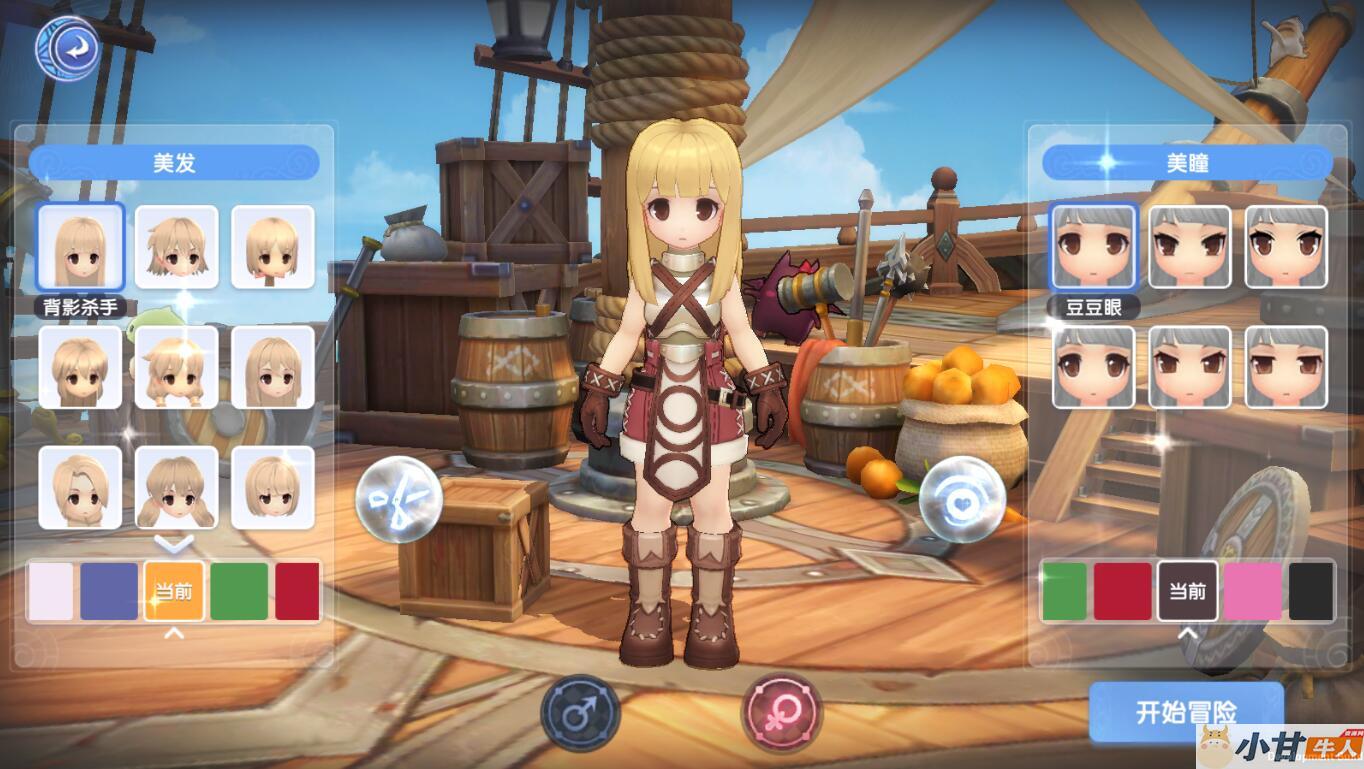Image resolution: width=1364 pixels, height=769 pixels.
Task: Pick the pink eye color swatch
Action: pyautogui.click(x=1252, y=591)
